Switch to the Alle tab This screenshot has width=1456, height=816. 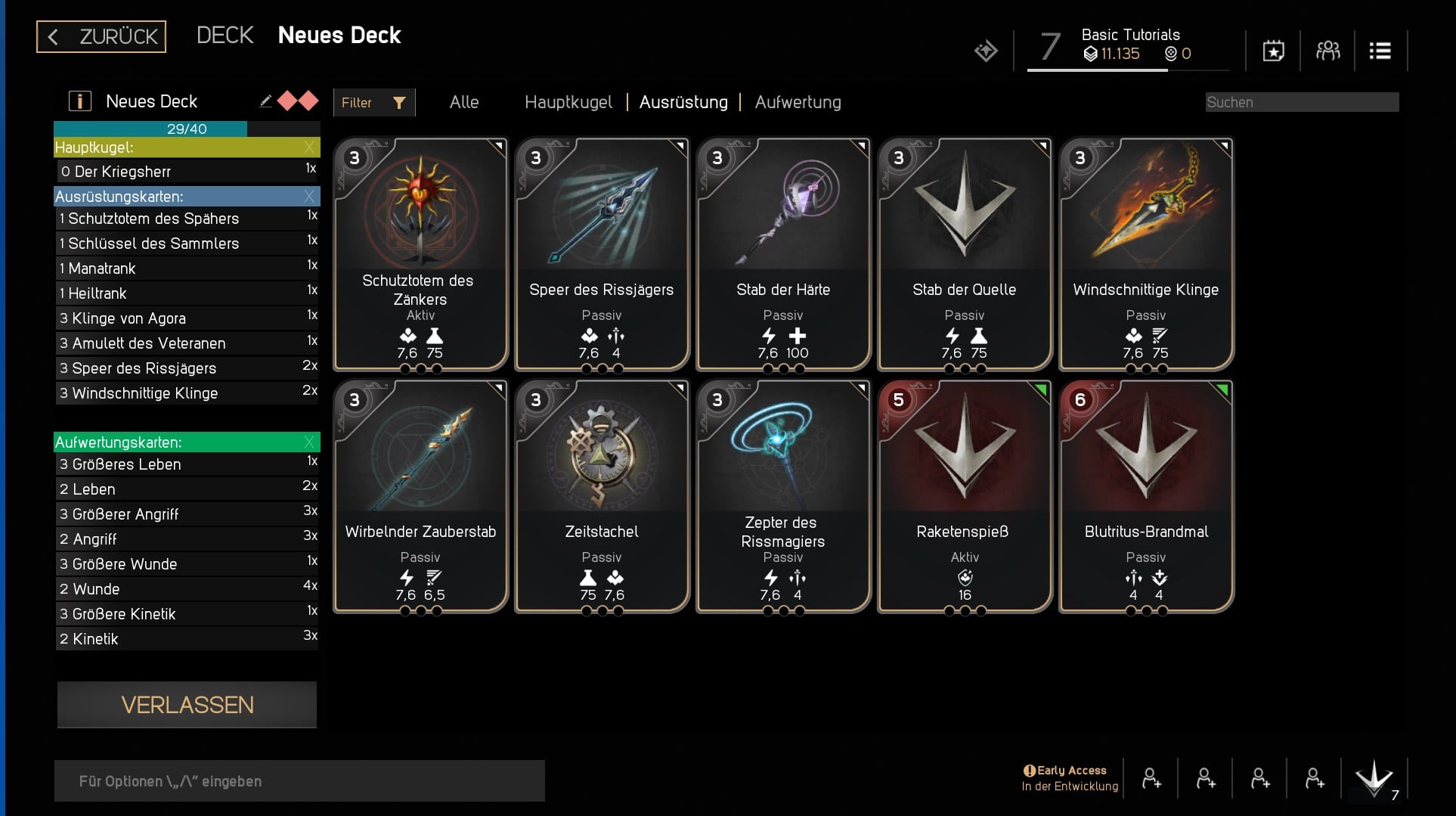(x=464, y=102)
